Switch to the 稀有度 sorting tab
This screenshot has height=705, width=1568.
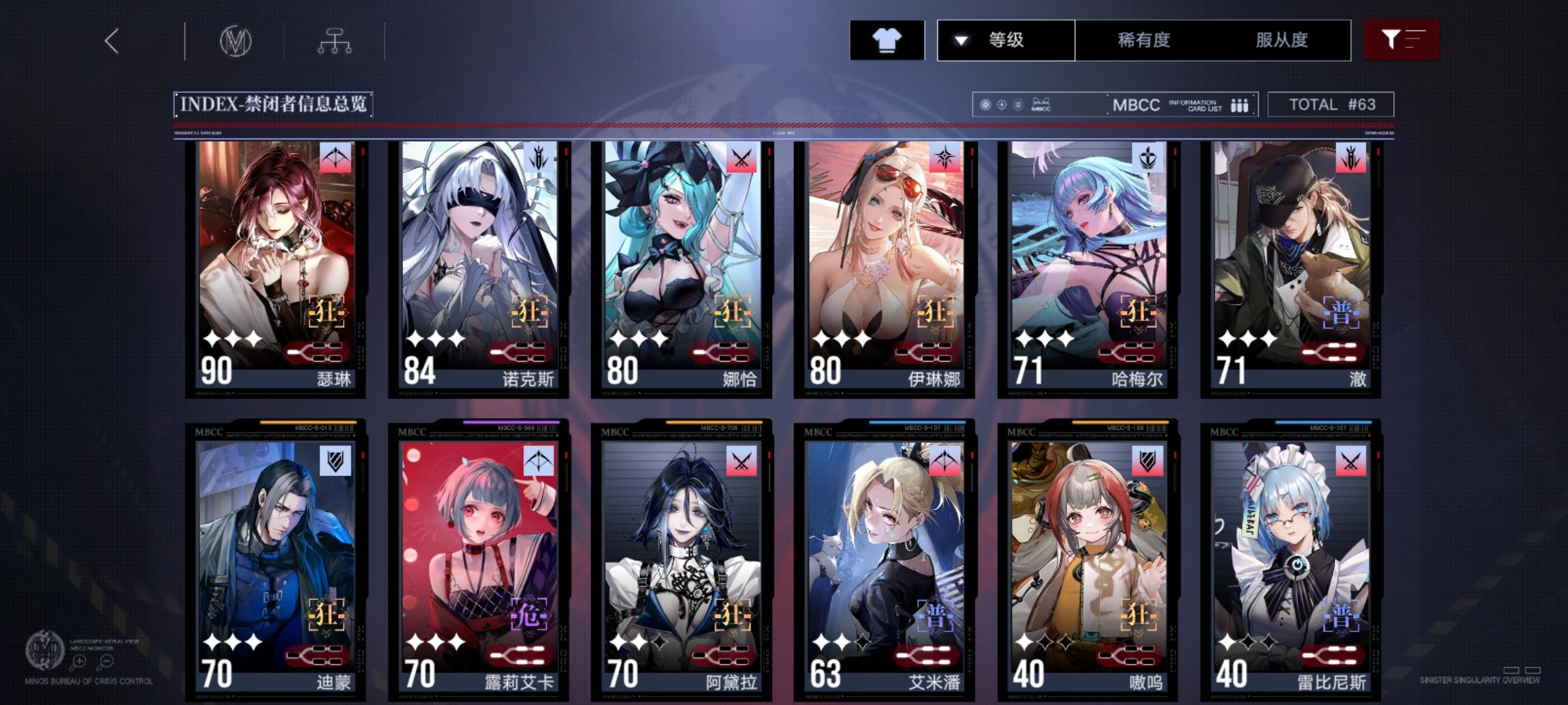(x=1144, y=40)
